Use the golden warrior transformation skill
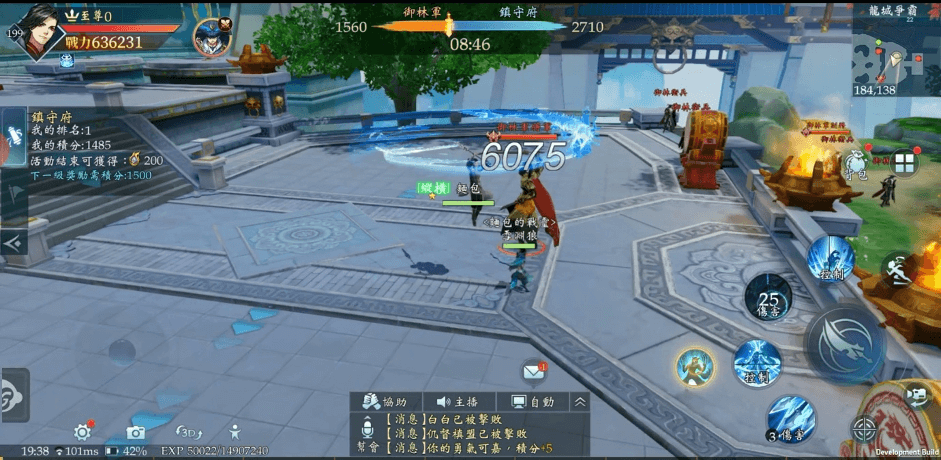 pos(694,368)
